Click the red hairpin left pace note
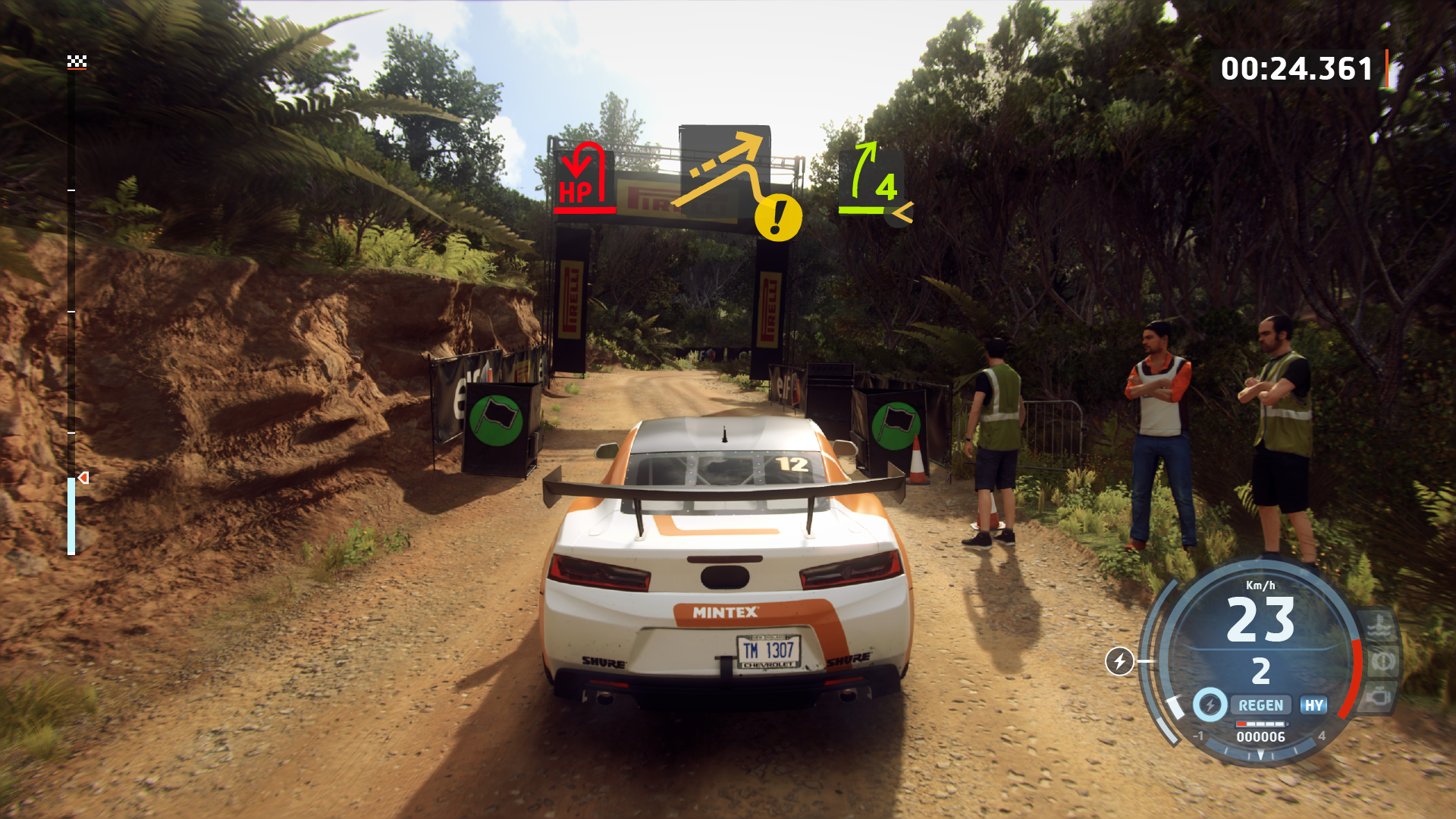 (582, 178)
